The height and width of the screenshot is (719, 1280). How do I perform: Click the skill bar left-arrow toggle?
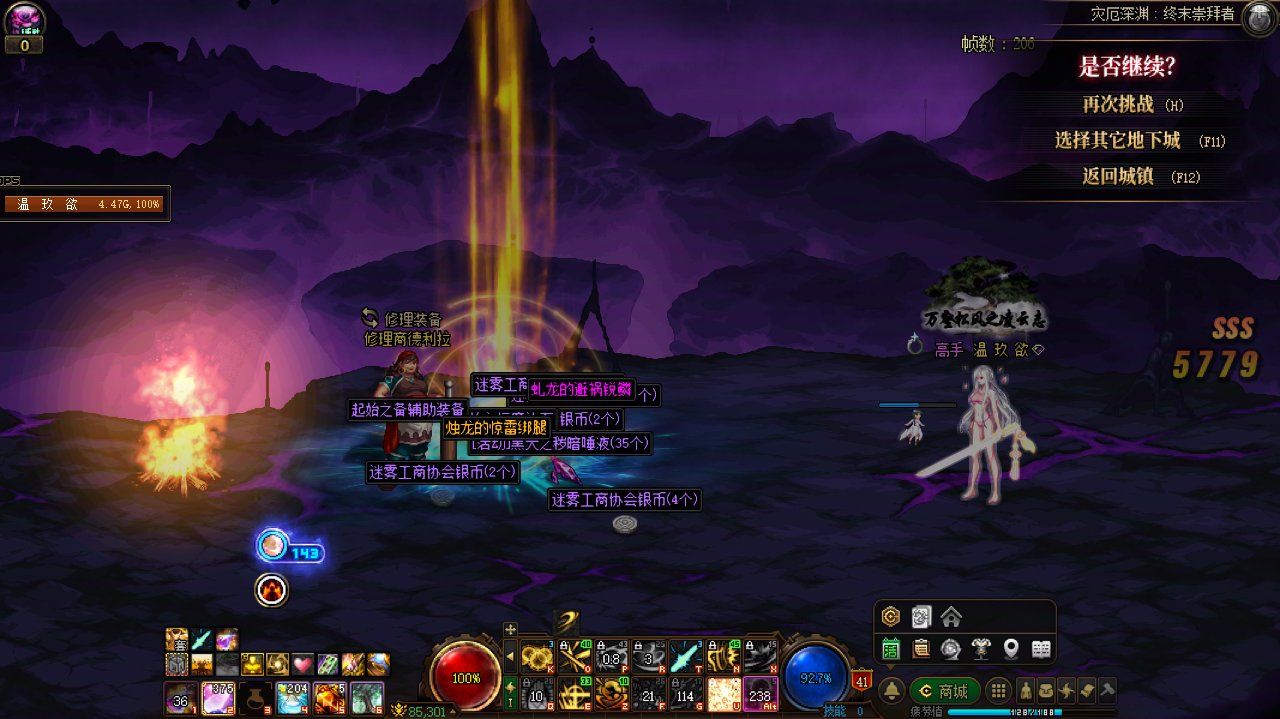click(510, 656)
